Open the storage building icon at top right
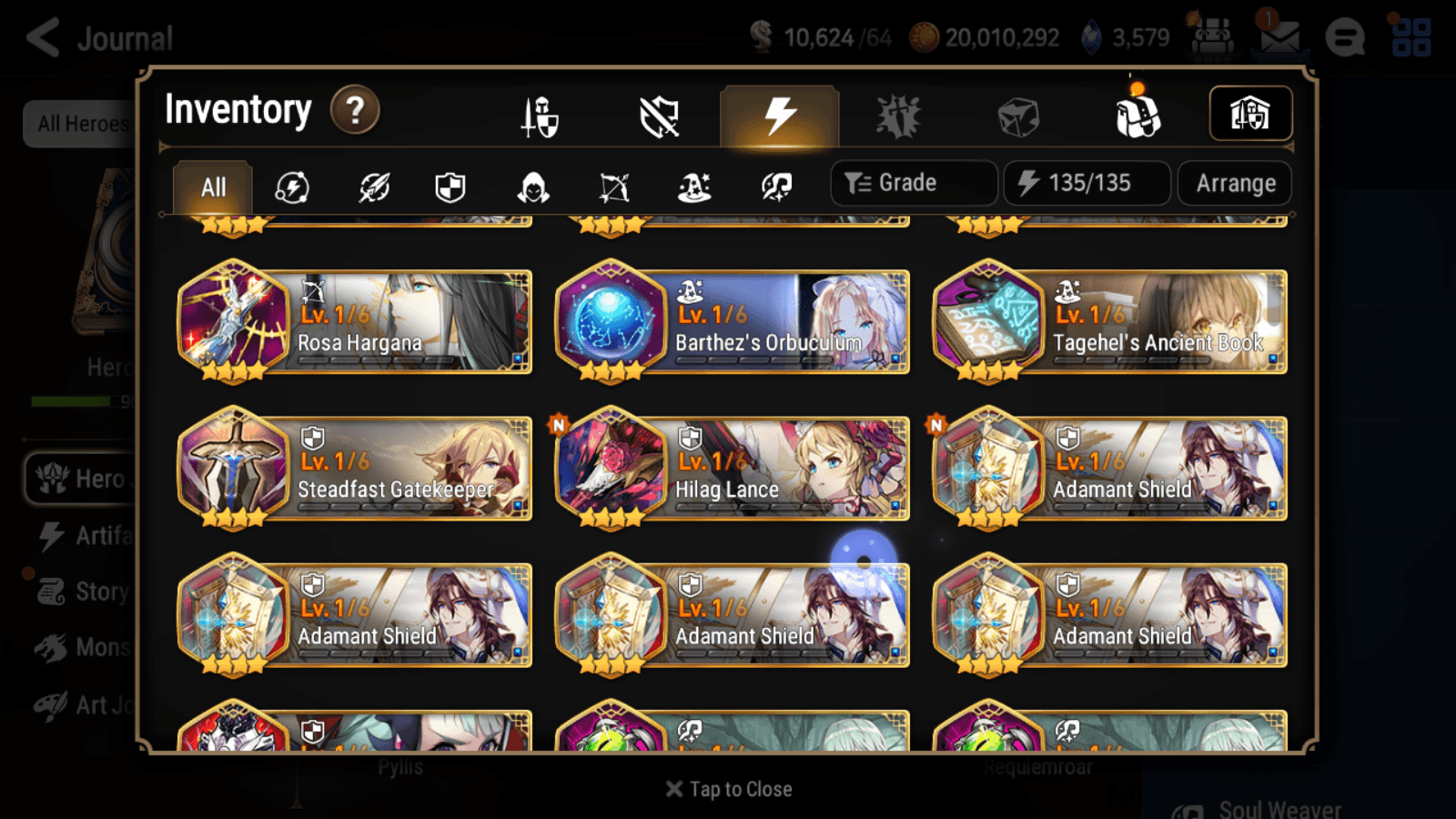Screen dimensions: 1456x819 point(1250,113)
